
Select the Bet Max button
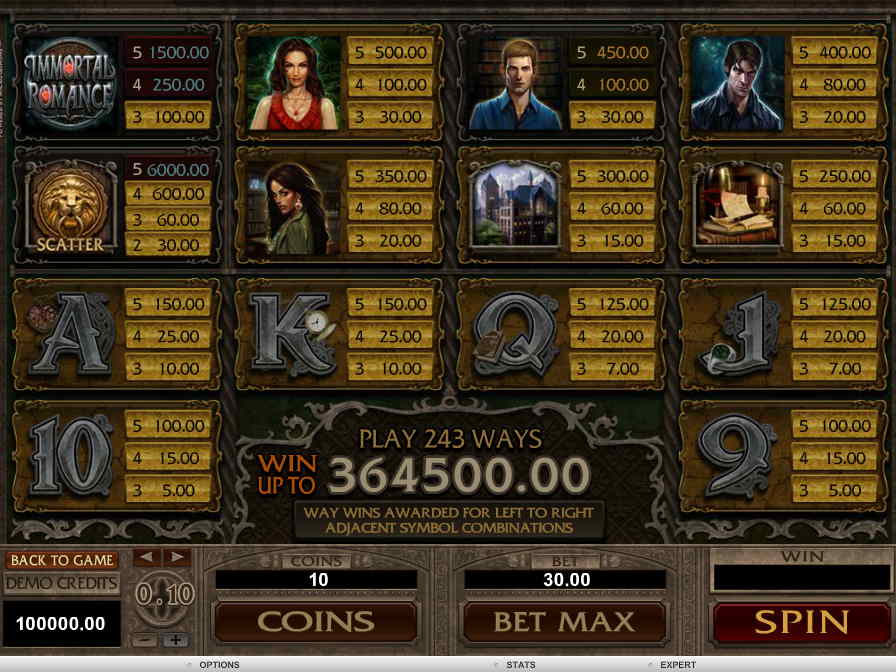[x=564, y=622]
